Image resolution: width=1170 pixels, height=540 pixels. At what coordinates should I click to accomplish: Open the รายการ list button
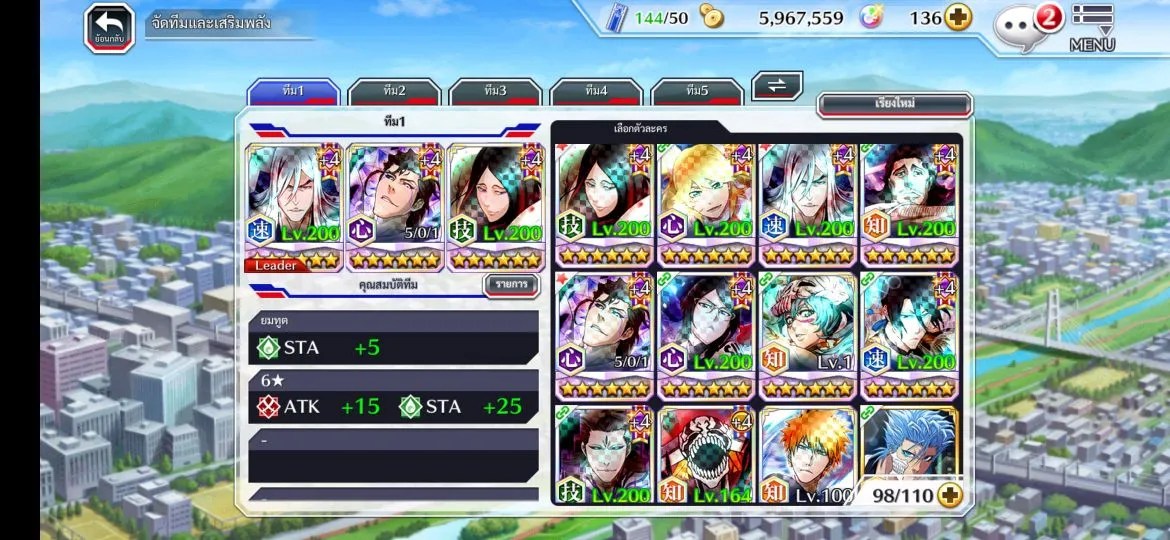point(511,285)
